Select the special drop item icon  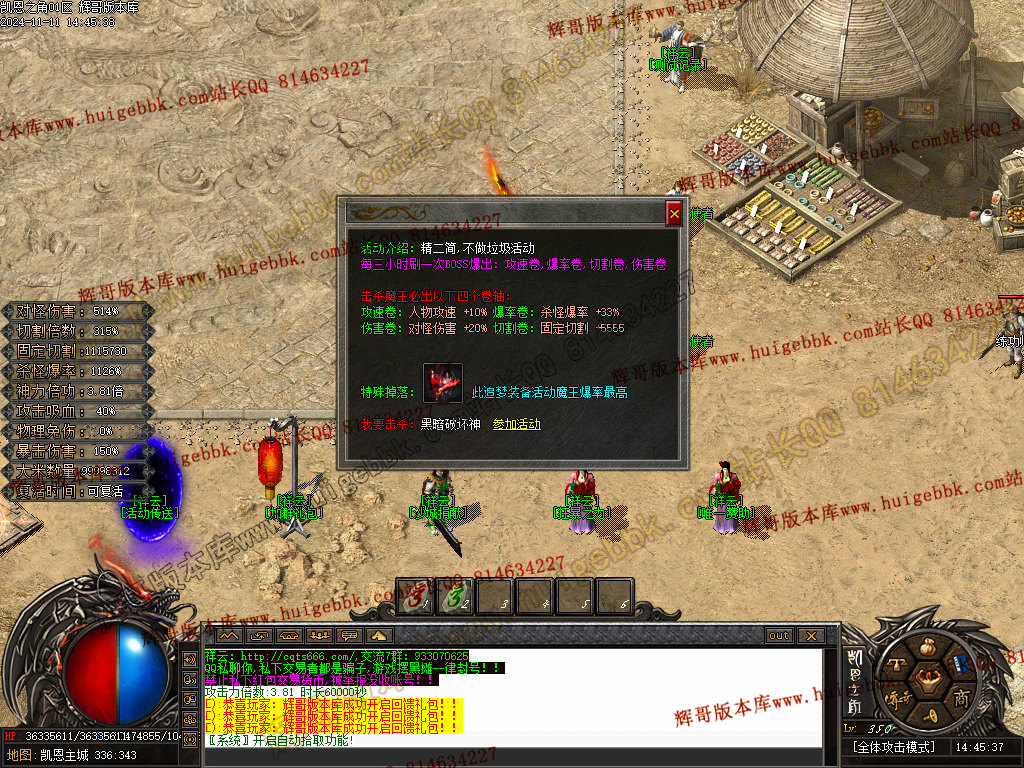click(x=443, y=384)
